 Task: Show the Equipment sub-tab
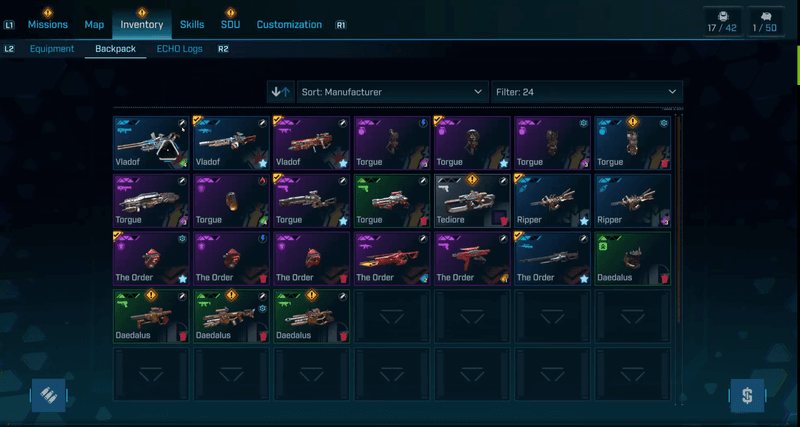tap(52, 48)
